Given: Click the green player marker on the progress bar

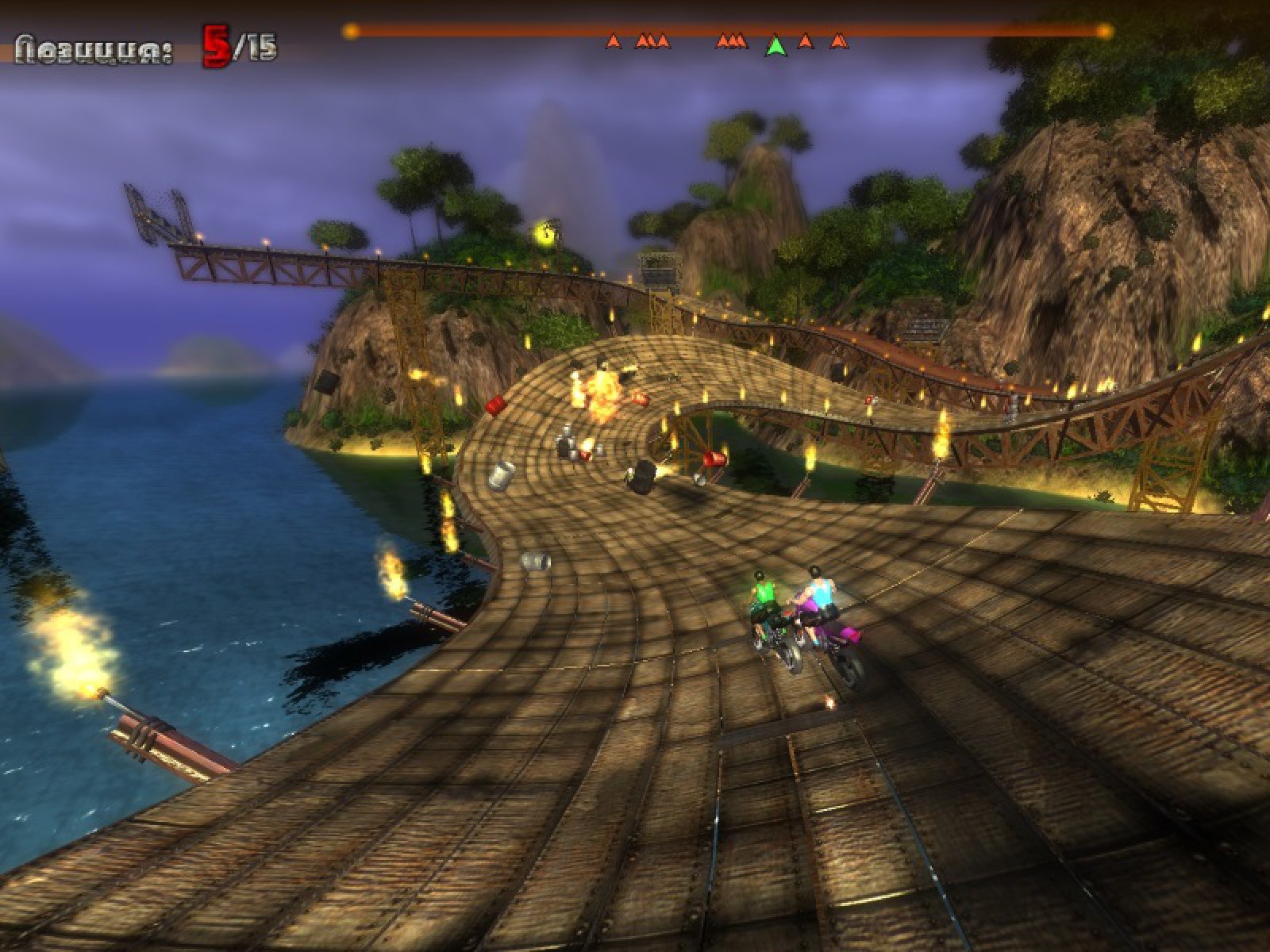Looking at the screenshot, I should click(x=775, y=46).
